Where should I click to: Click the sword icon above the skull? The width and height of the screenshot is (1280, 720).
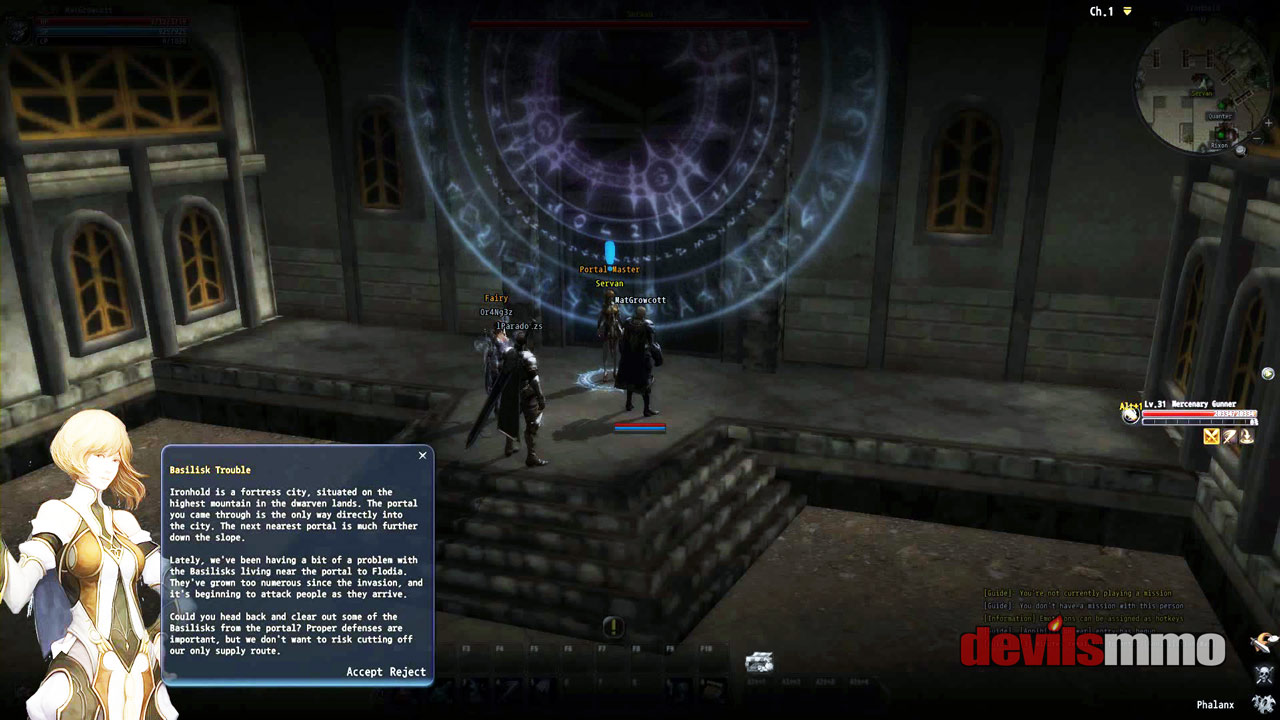[1265, 642]
